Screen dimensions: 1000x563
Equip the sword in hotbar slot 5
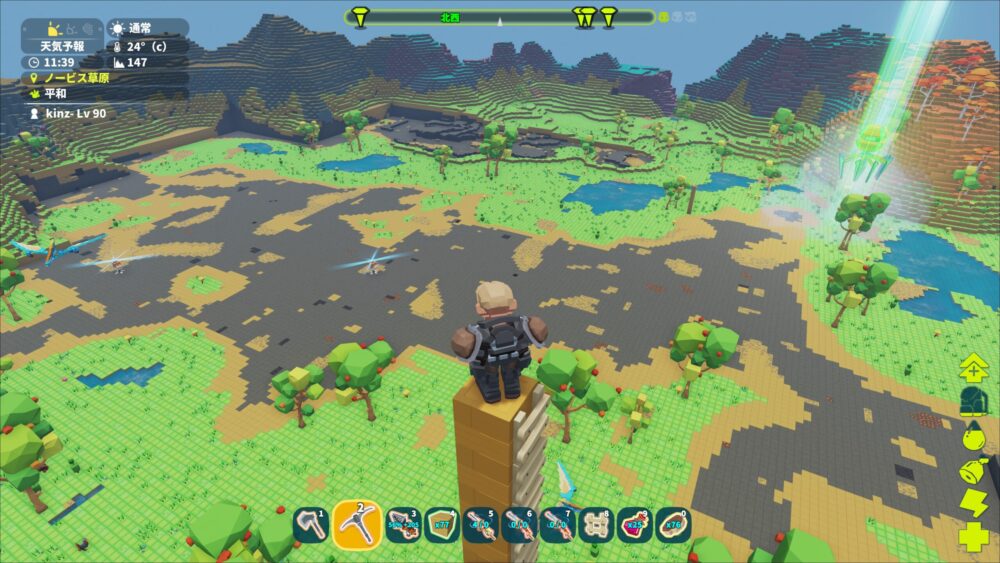click(x=480, y=525)
